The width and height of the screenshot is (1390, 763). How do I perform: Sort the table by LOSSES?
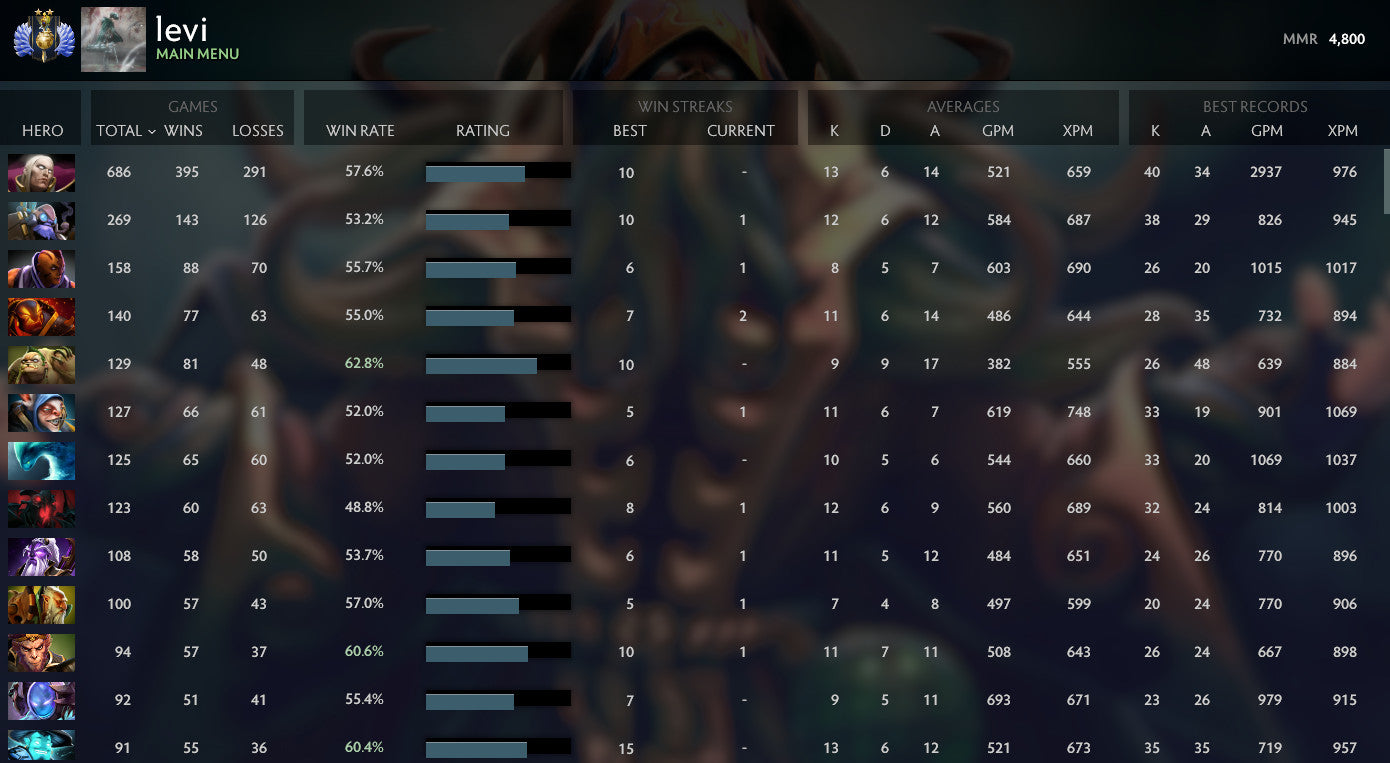(x=258, y=130)
